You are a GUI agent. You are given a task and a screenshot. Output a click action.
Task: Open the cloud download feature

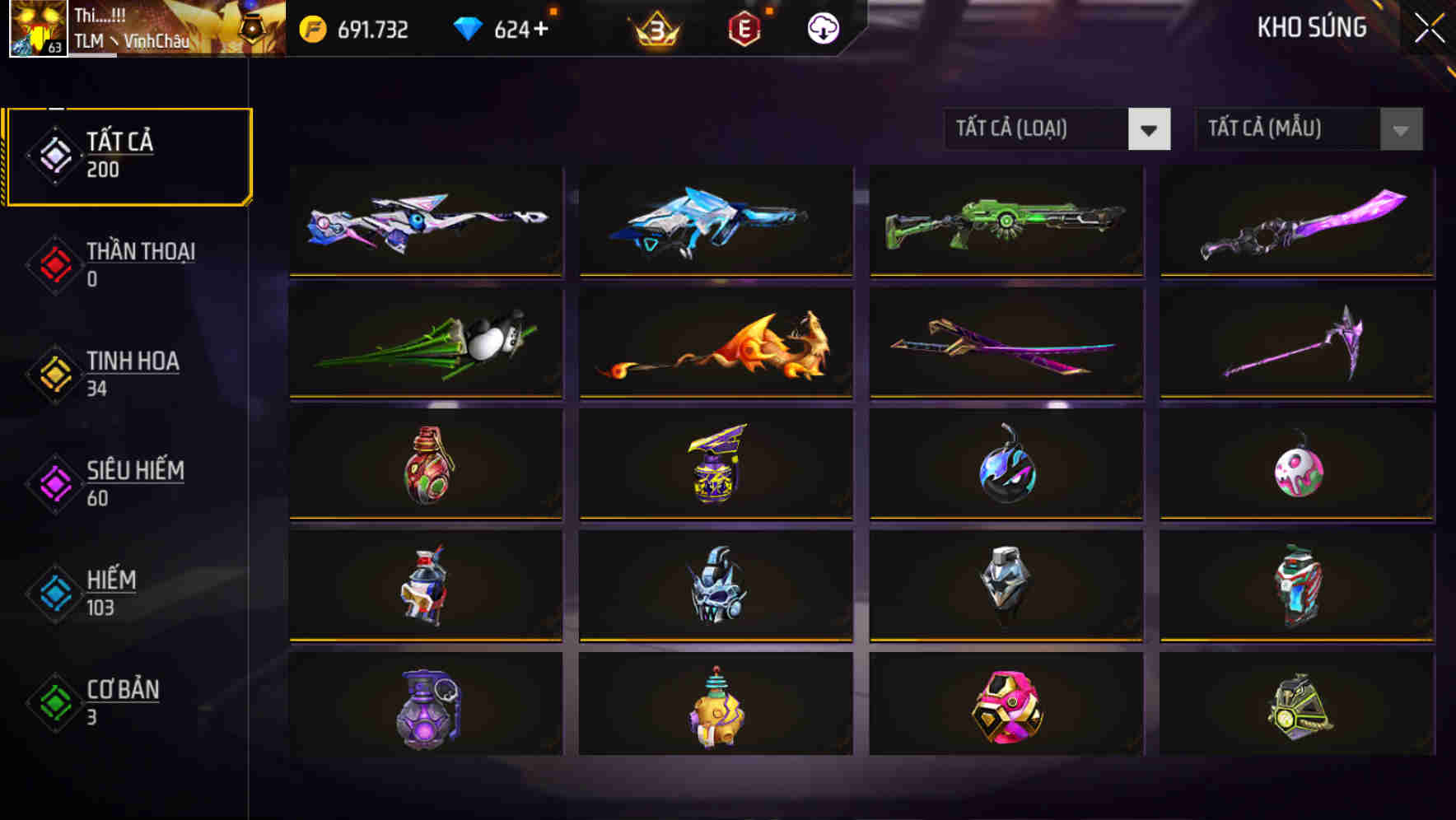pos(821,28)
